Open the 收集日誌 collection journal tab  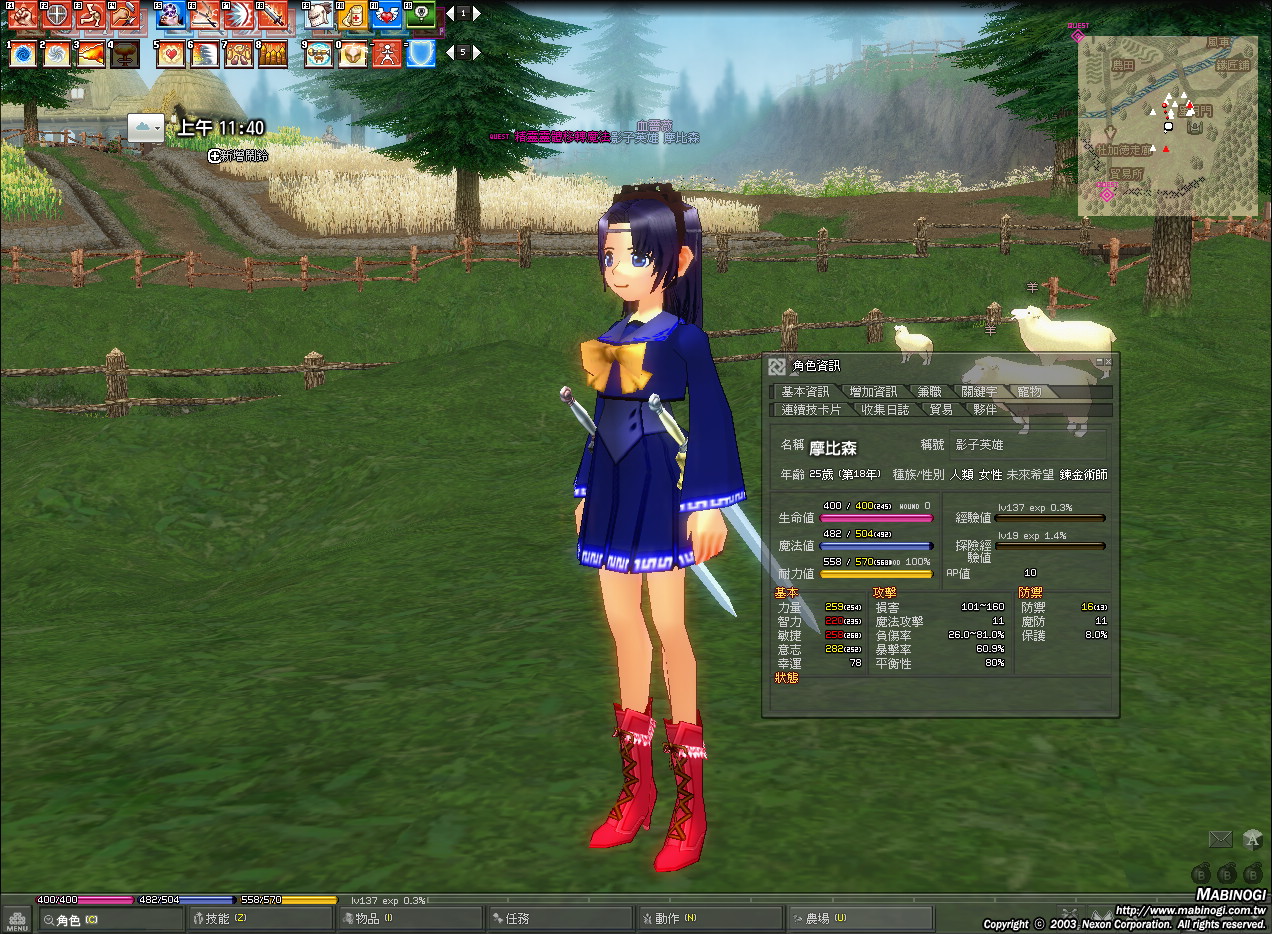point(885,410)
